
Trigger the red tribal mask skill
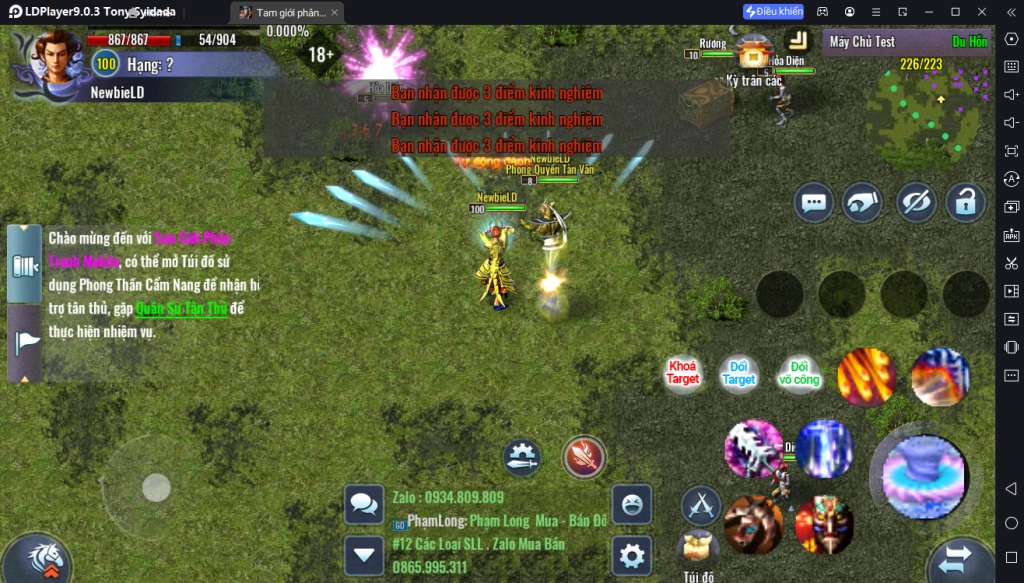824,524
